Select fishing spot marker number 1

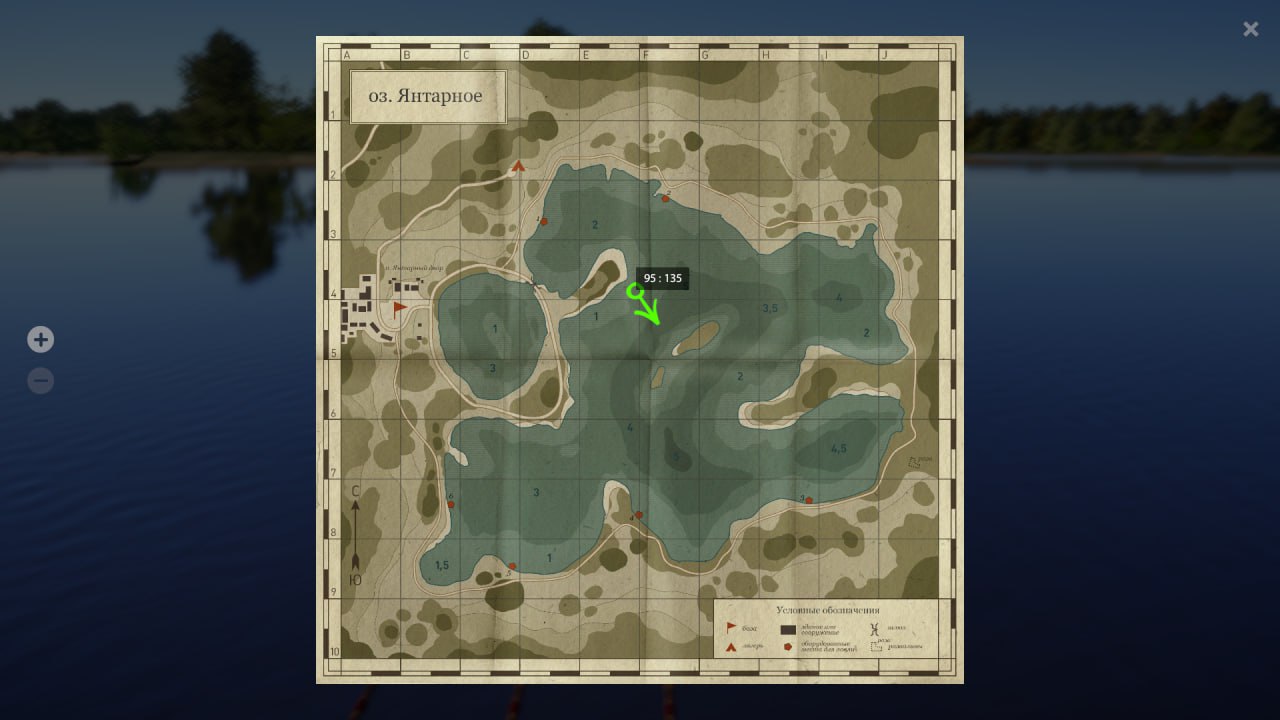pos(544,221)
